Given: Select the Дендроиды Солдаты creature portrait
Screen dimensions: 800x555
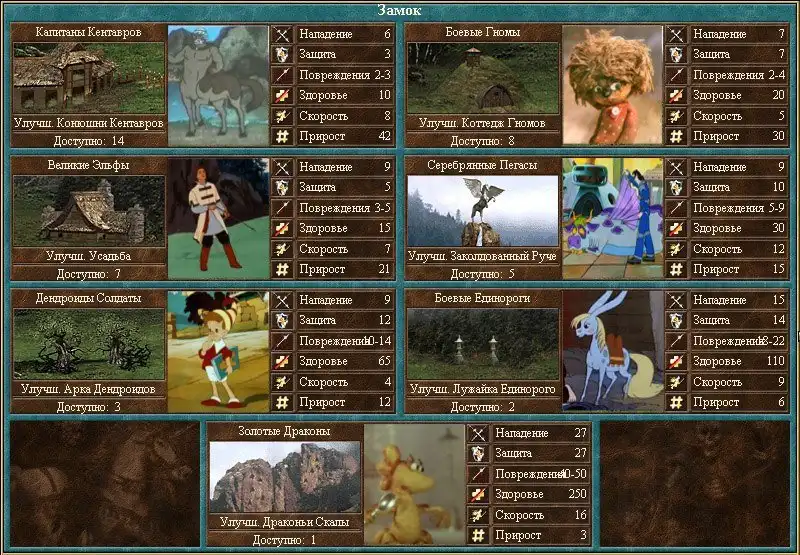Looking at the screenshot, I should pos(217,350).
